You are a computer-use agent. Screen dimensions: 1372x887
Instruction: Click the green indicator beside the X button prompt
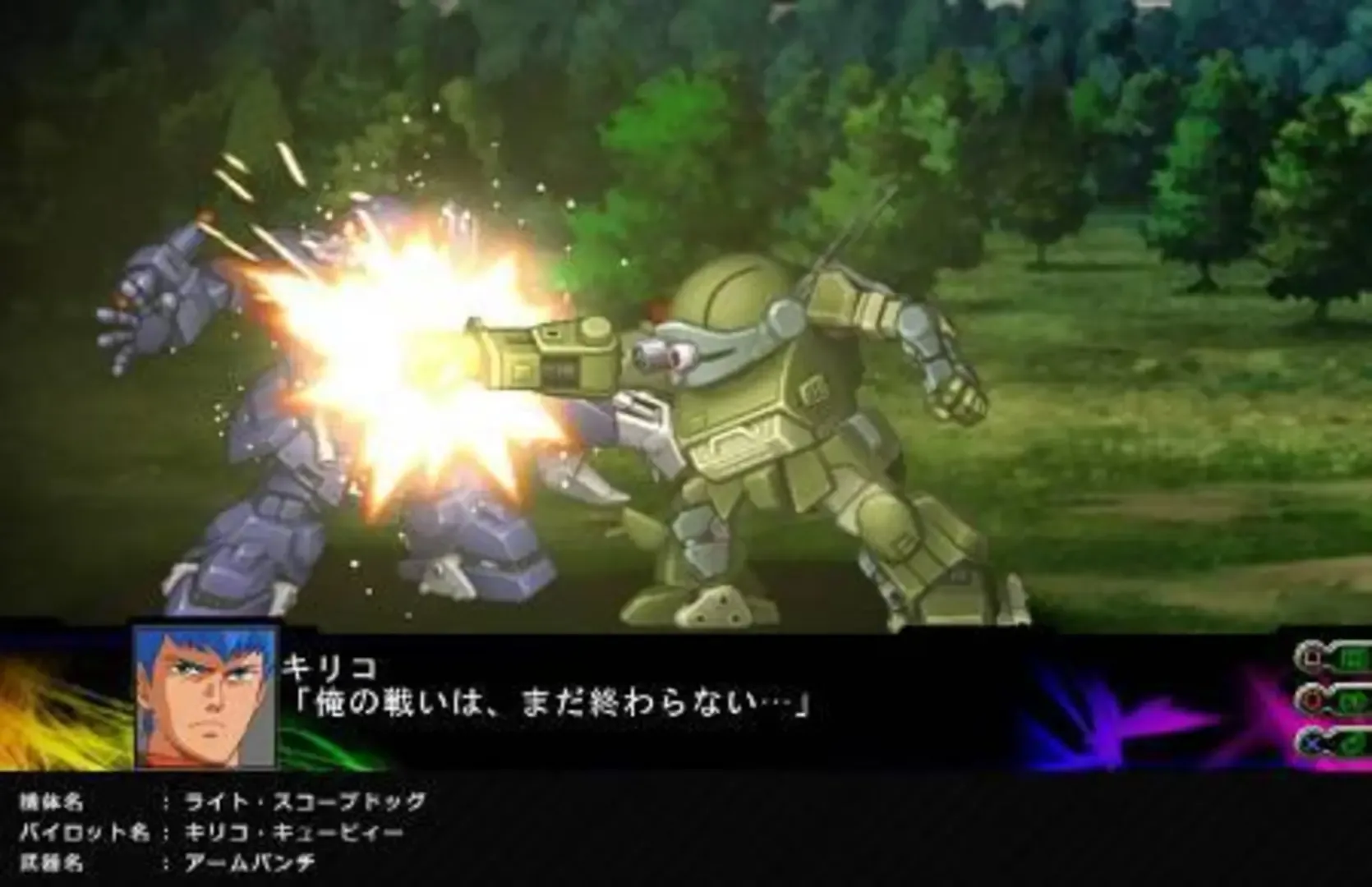(x=1354, y=743)
